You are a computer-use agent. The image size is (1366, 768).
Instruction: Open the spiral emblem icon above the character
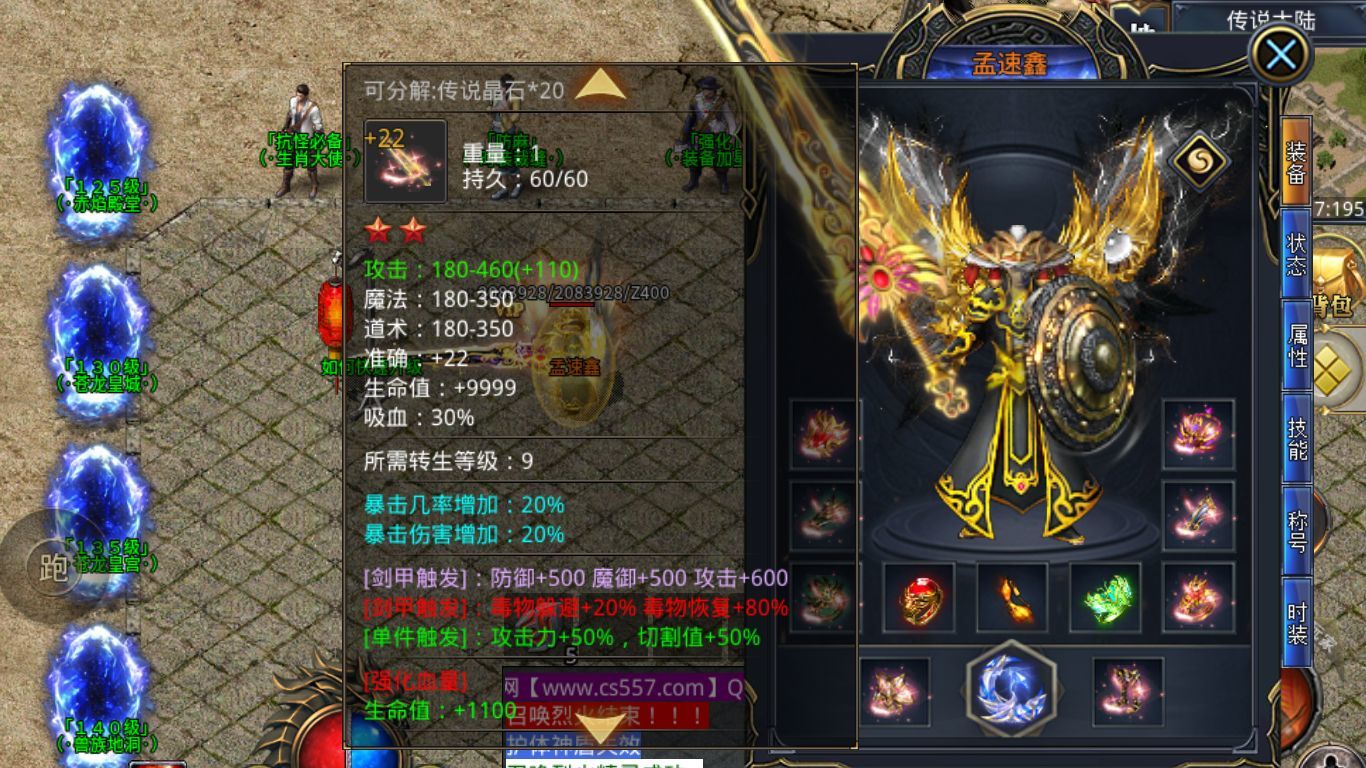click(x=1202, y=158)
